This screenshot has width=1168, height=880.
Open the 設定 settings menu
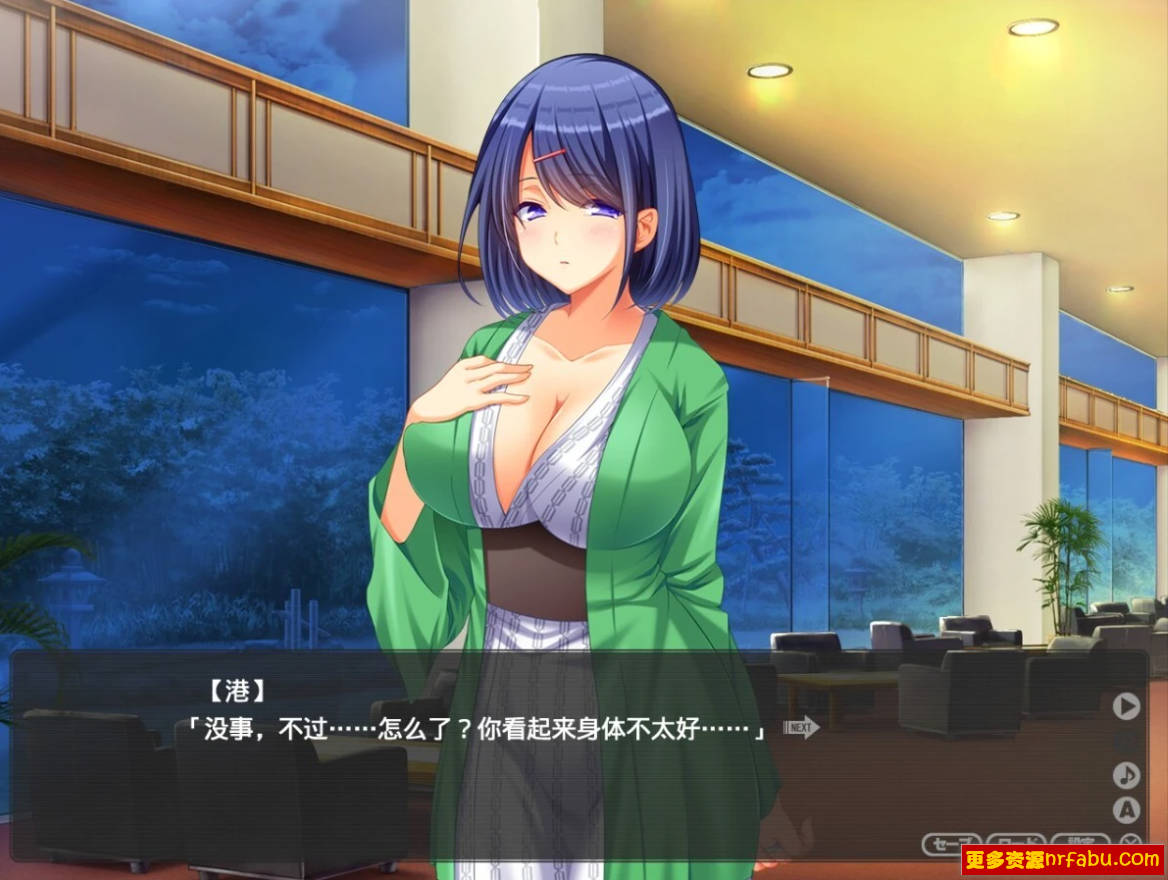(1080, 842)
